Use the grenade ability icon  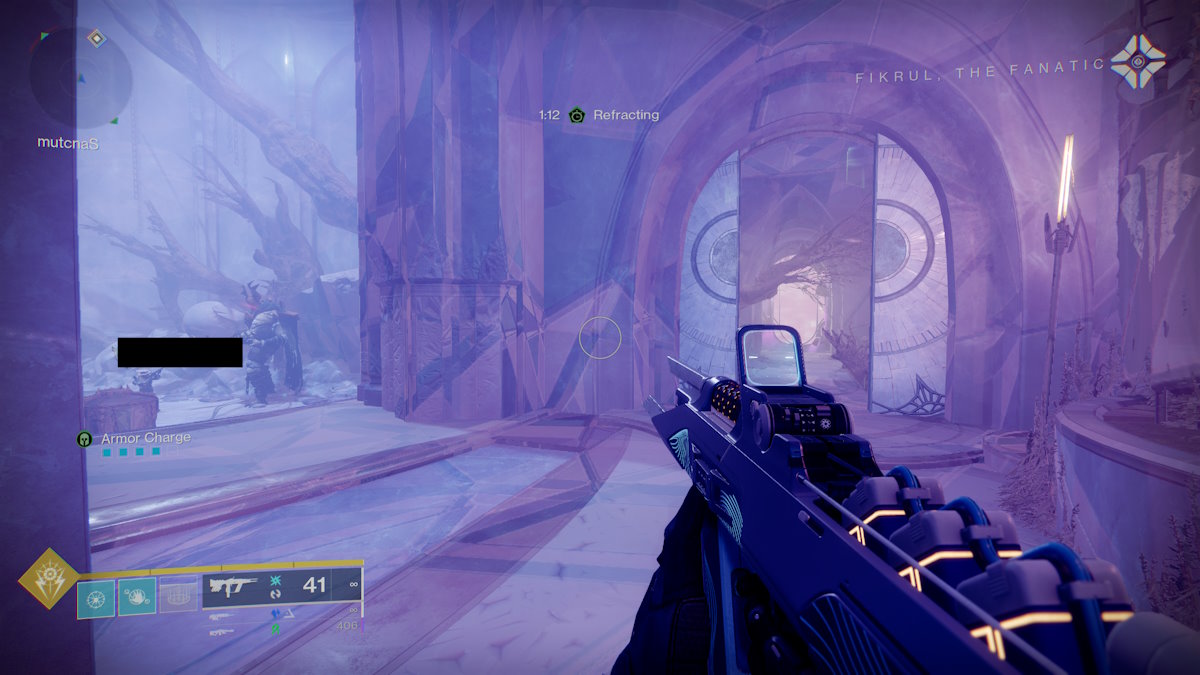point(96,598)
